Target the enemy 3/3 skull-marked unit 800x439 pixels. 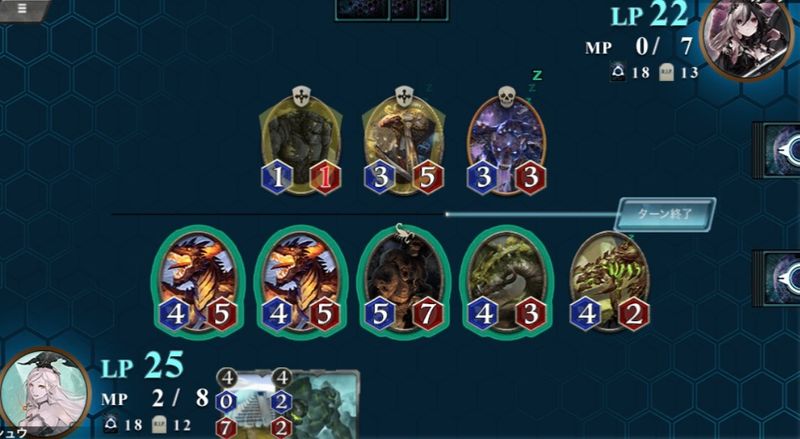pyautogui.click(x=506, y=143)
